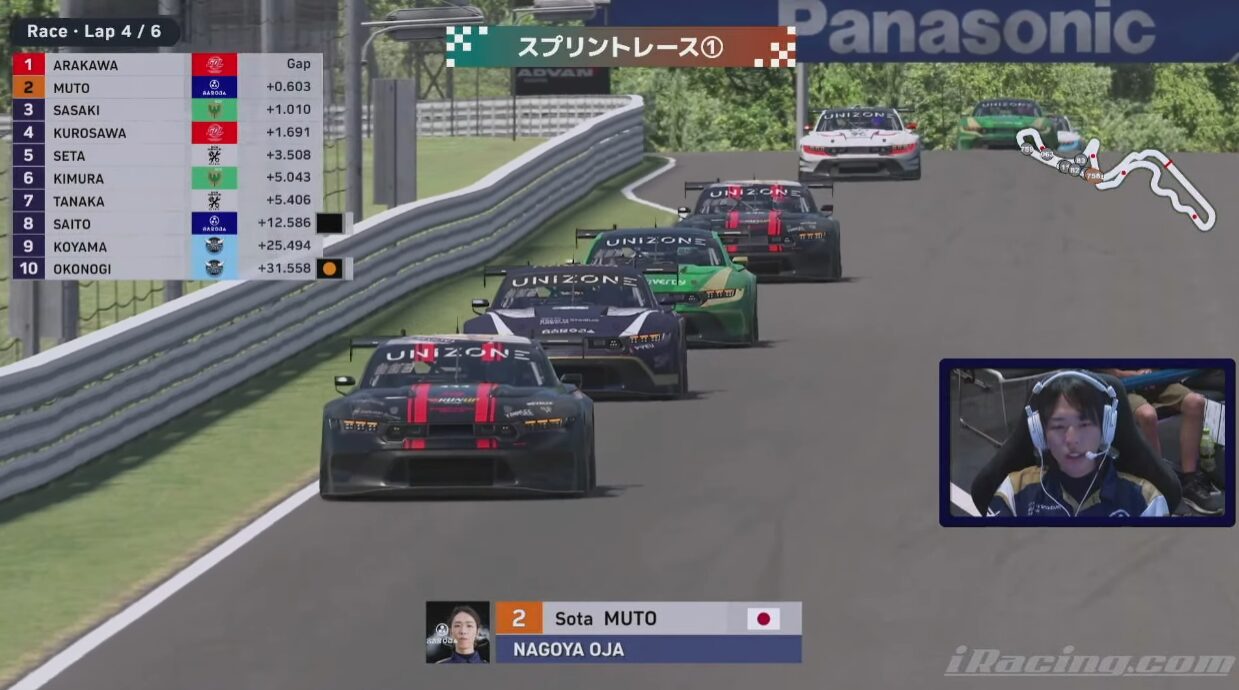Screen dimensions: 1239x690
Task: Click the Race Lap 4 / 6 header
Action: click(x=94, y=32)
